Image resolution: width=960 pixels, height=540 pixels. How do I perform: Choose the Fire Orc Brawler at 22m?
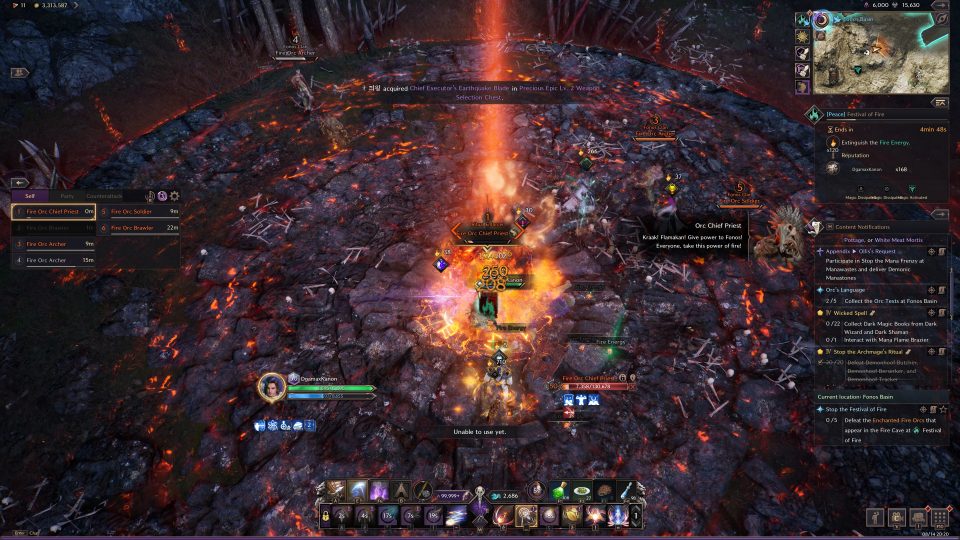point(140,228)
